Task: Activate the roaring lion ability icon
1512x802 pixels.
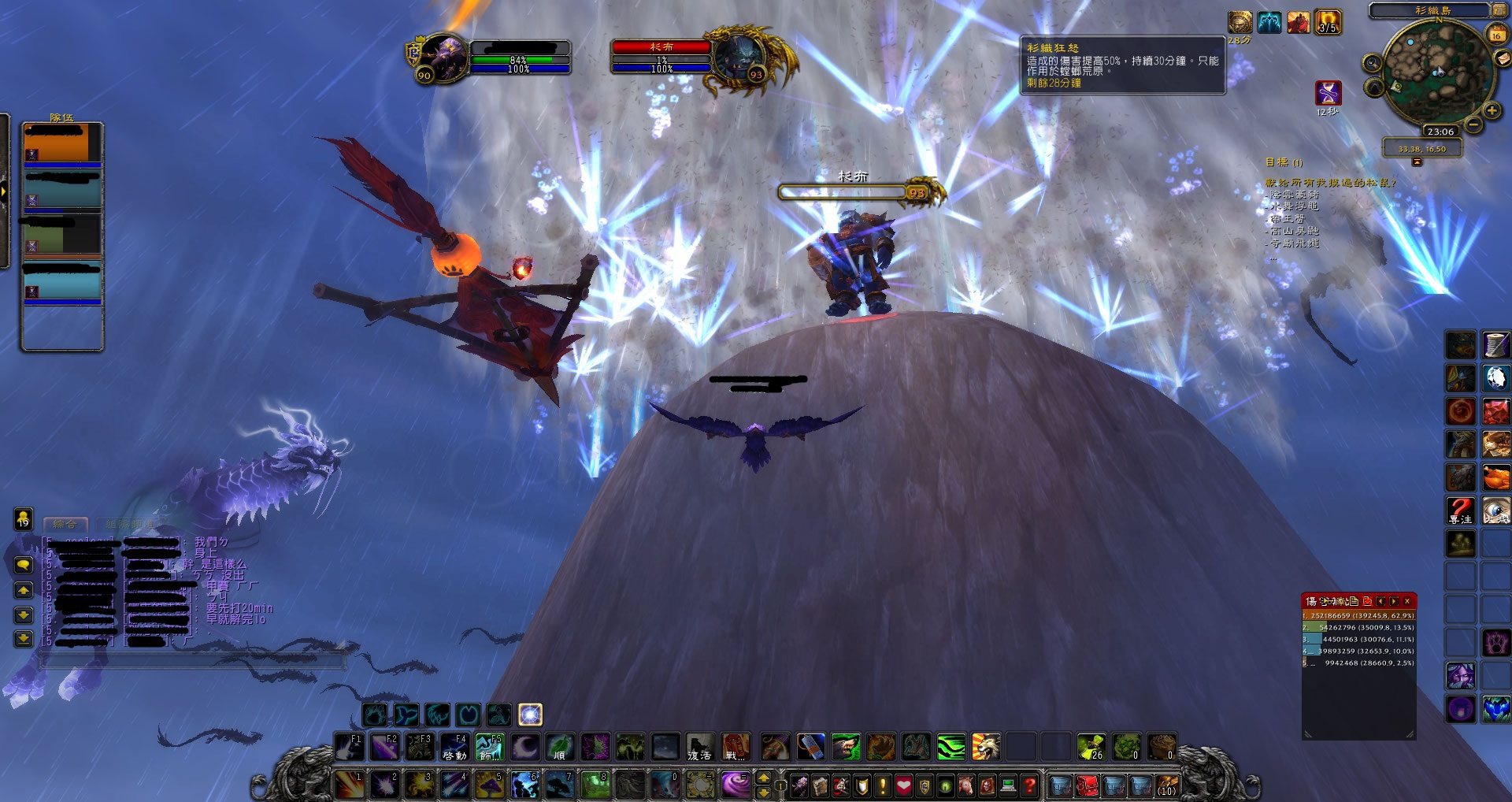Action: pos(985,746)
